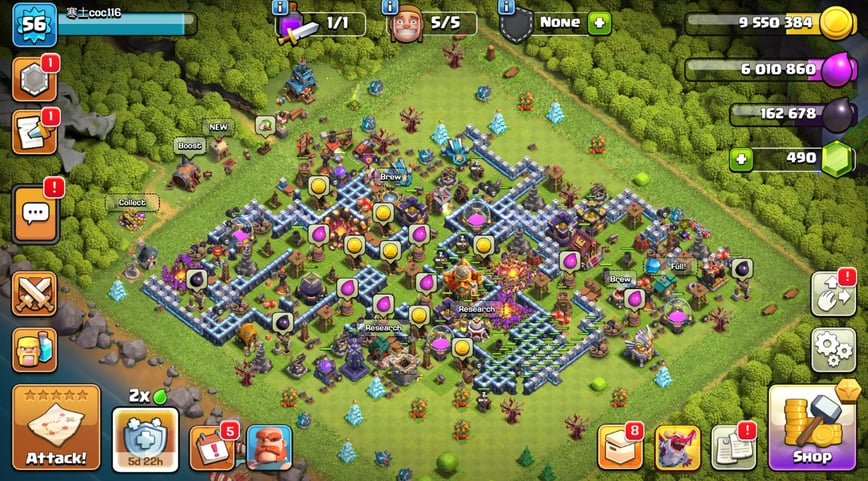
Task: Open the chat speech bubble panel
Action: [35, 213]
